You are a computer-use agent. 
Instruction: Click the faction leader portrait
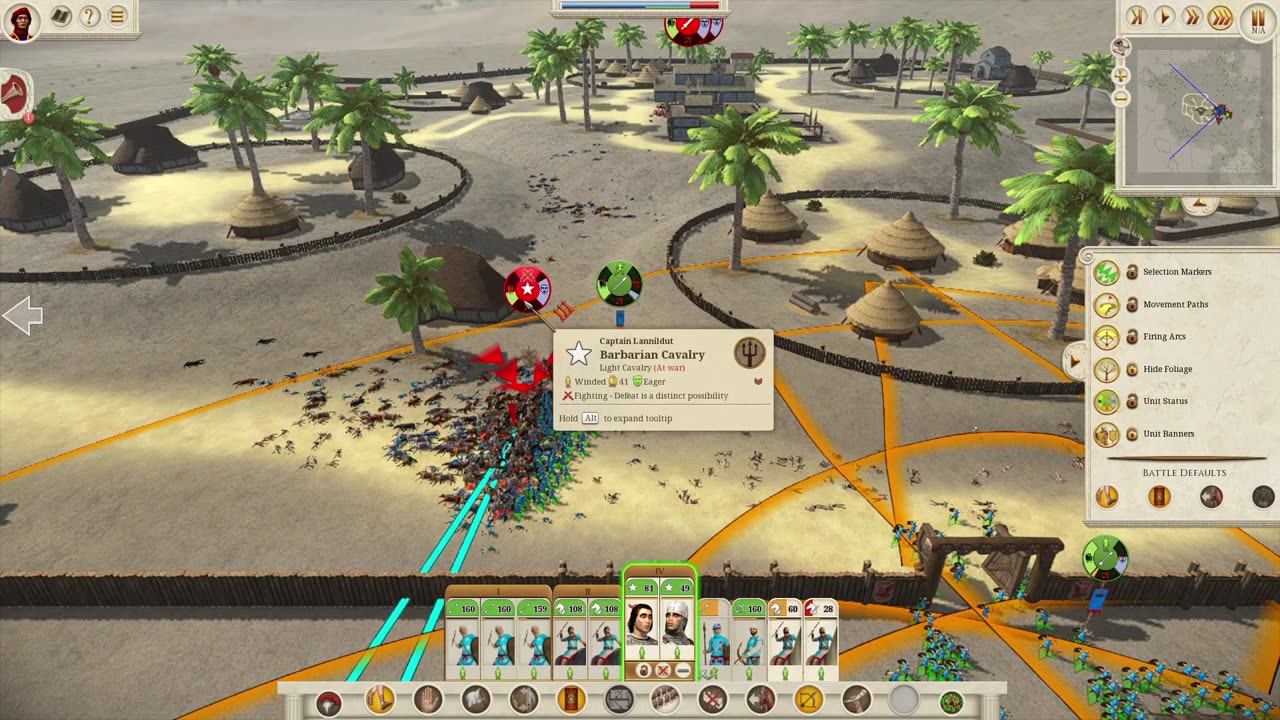[x=21, y=21]
